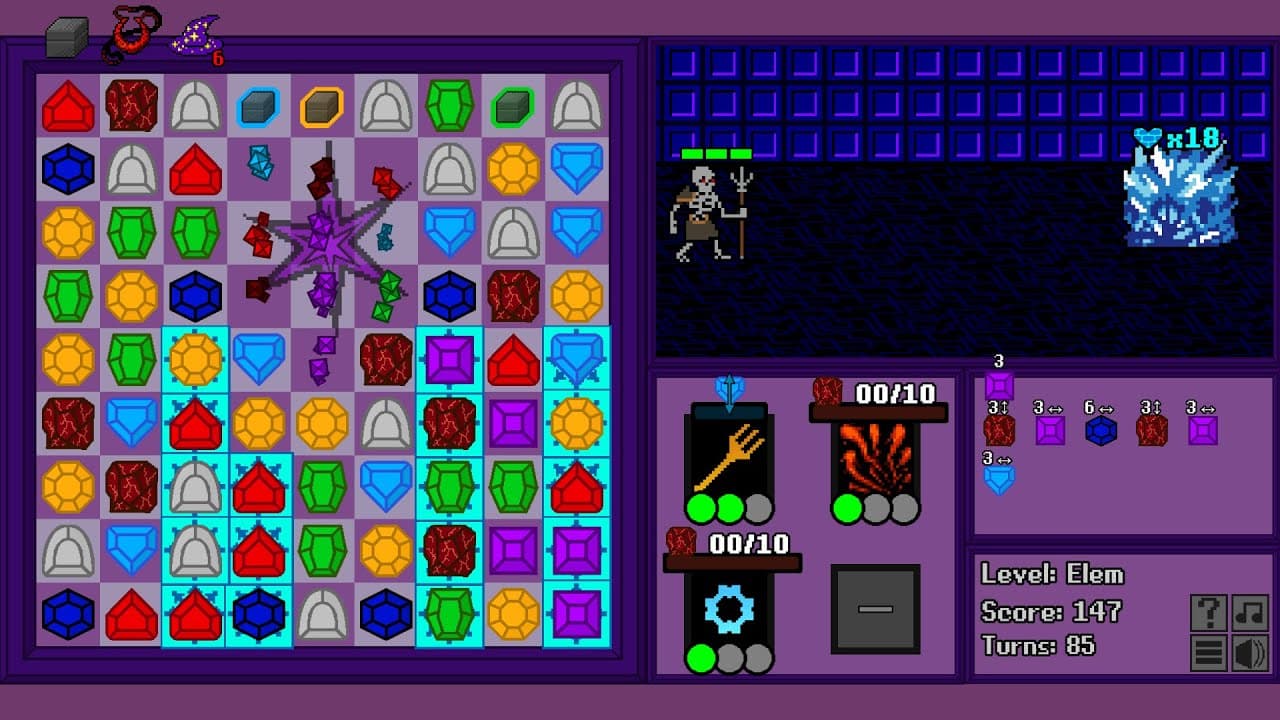Viewport: 1280px width, 720px height.
Task: Click the empty minus ability slot
Action: [875, 610]
